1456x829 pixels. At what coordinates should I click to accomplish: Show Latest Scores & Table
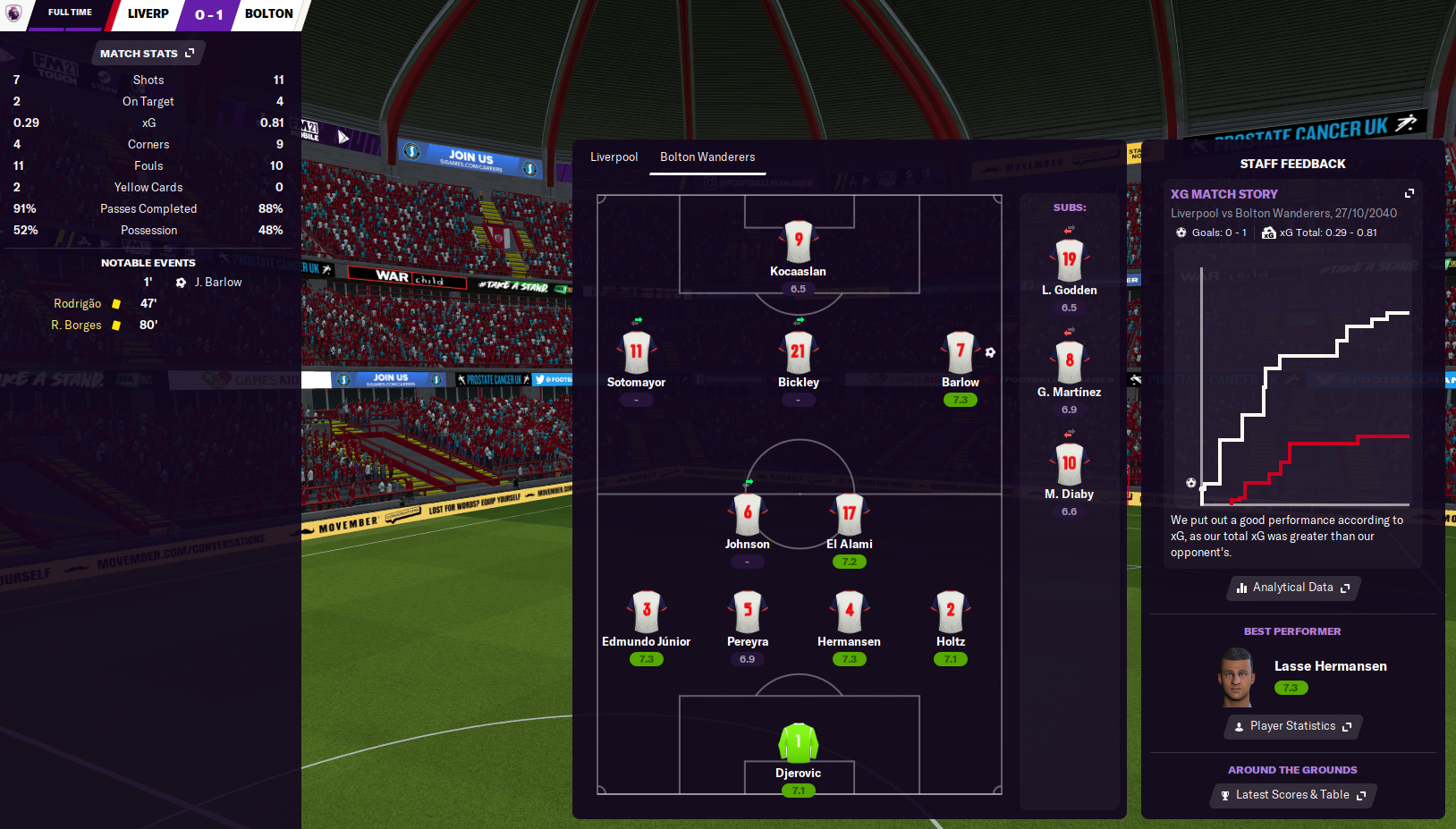(1293, 795)
